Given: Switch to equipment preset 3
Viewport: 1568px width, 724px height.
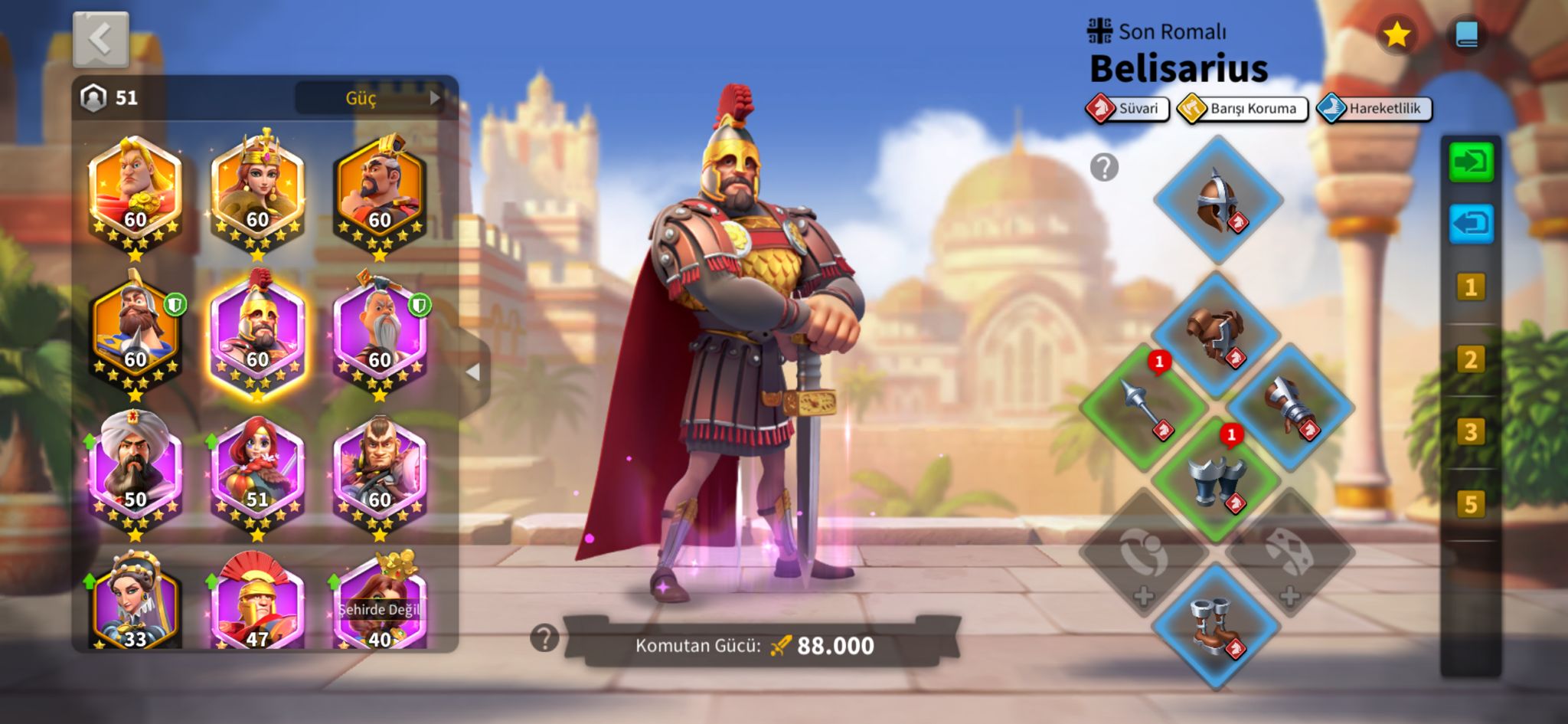Looking at the screenshot, I should [x=1470, y=432].
